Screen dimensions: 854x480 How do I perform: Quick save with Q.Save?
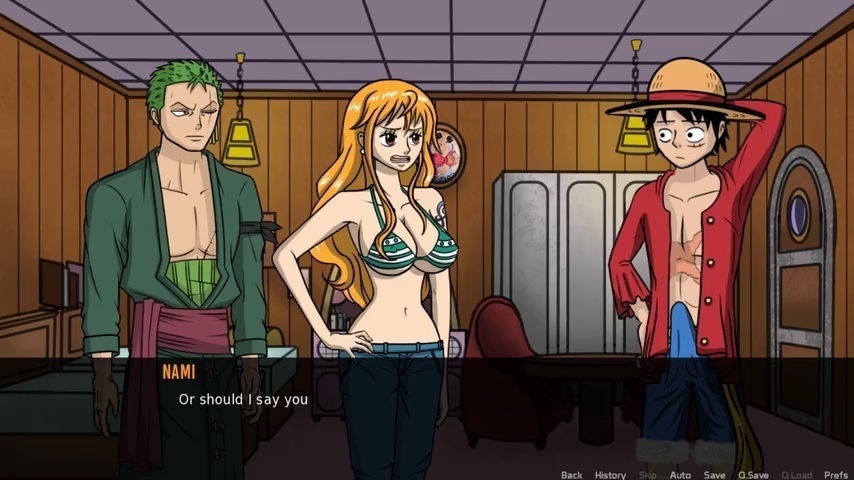751,475
